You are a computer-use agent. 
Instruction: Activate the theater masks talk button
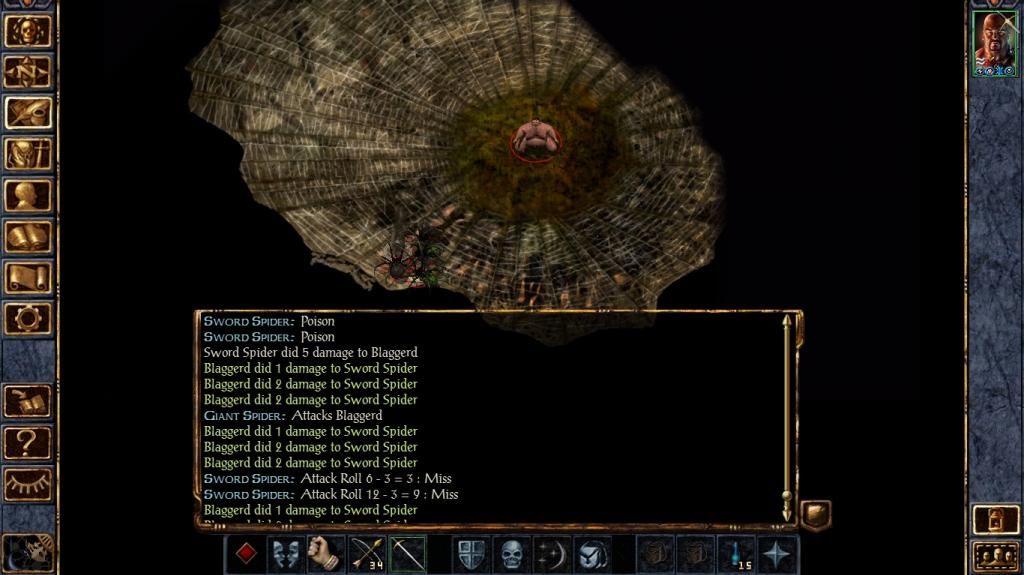287,554
